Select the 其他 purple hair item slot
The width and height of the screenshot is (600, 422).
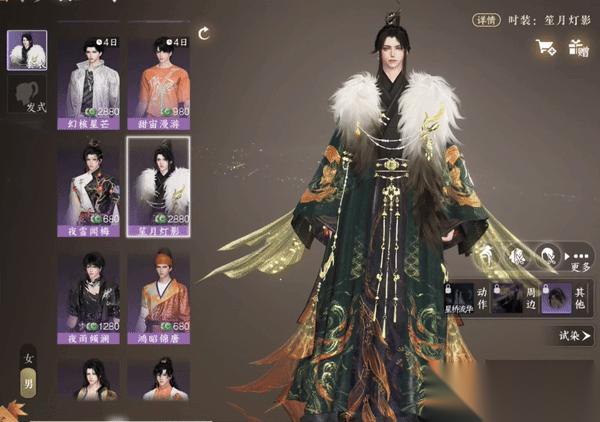pos(557,297)
